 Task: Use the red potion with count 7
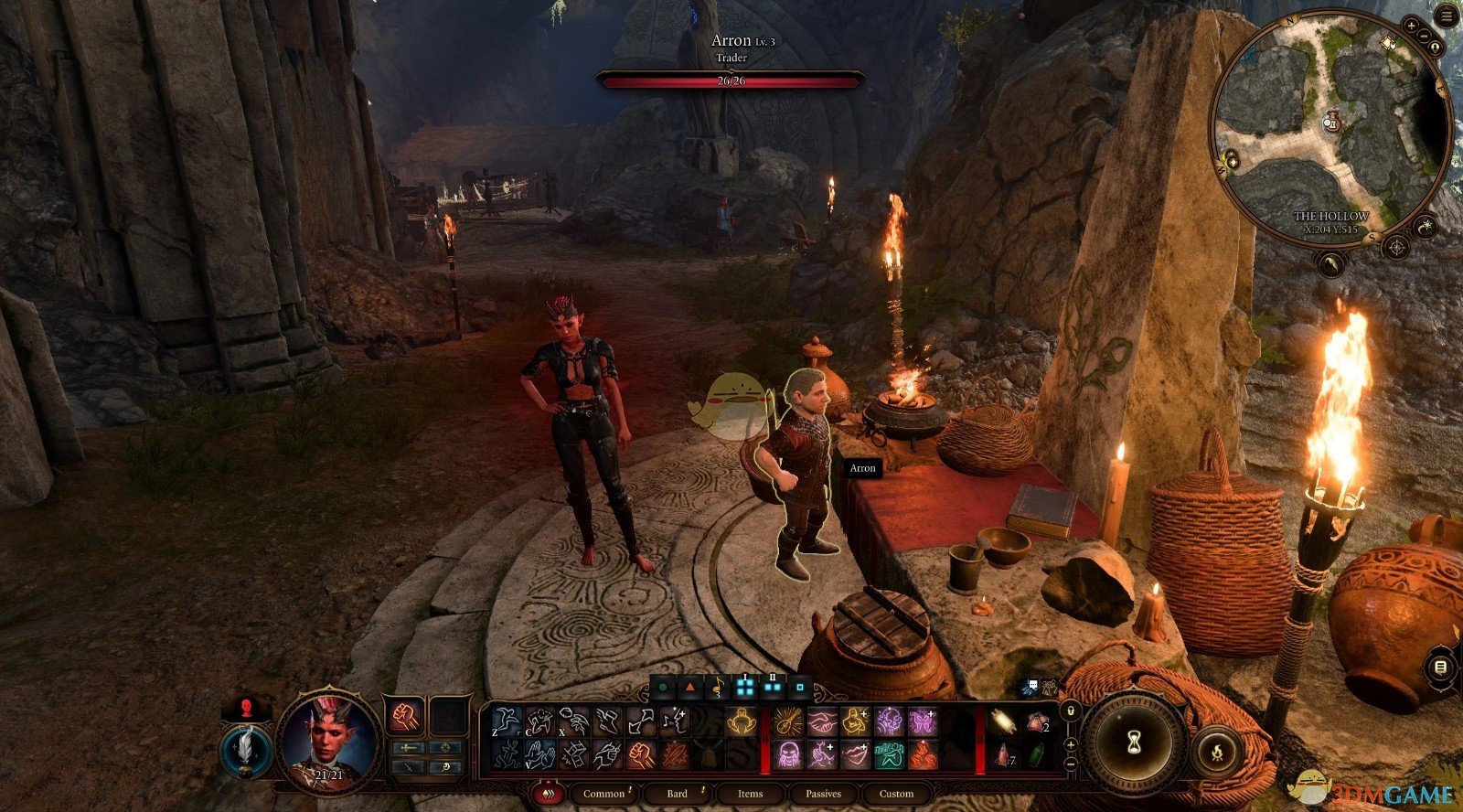click(x=1005, y=754)
